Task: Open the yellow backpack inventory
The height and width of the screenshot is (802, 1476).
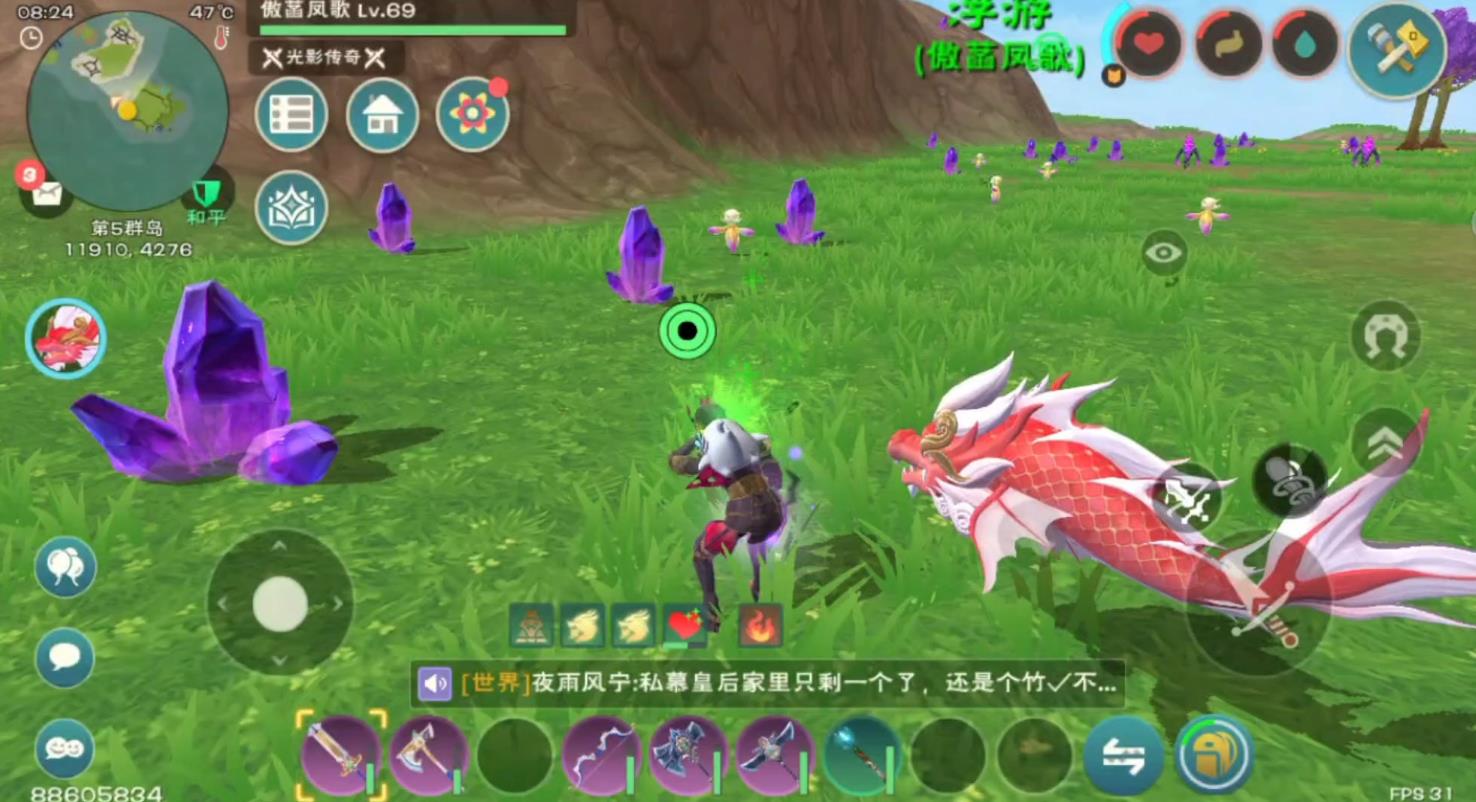Action: point(1215,754)
